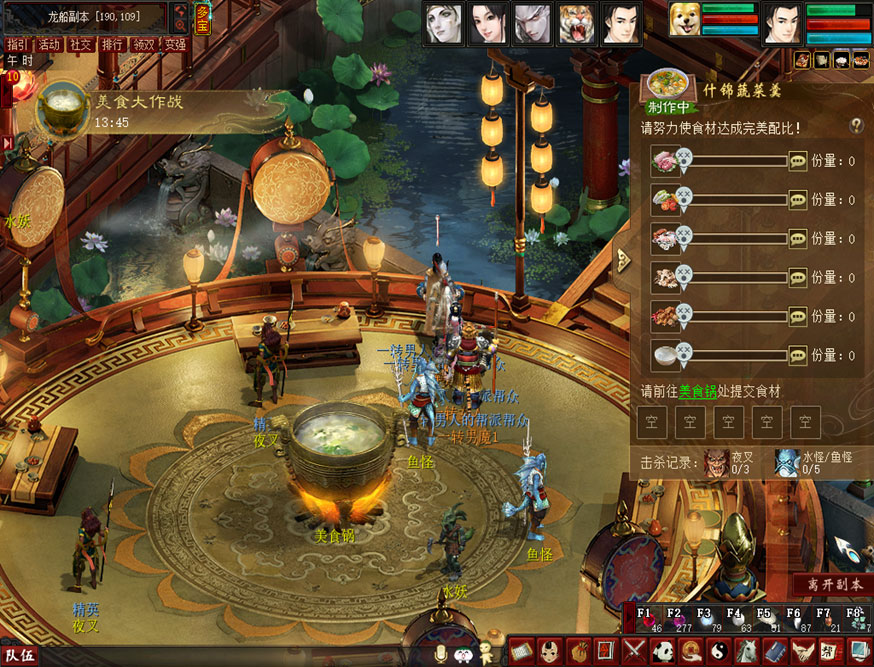This screenshot has width=874, height=667.
Task: Open the 队伍 team tab
Action: point(20,656)
